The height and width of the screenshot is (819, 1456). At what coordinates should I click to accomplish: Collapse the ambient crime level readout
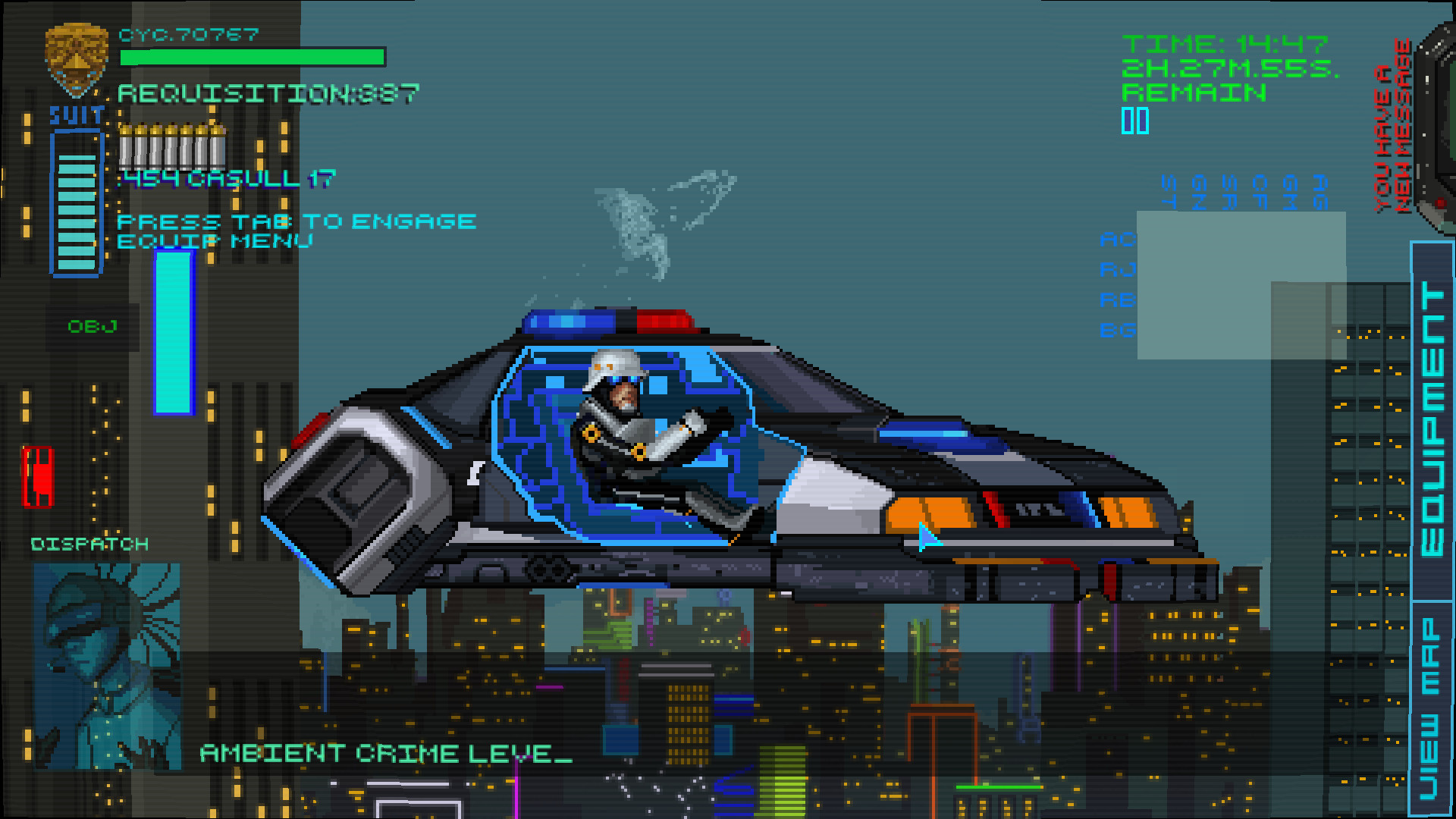tap(383, 754)
